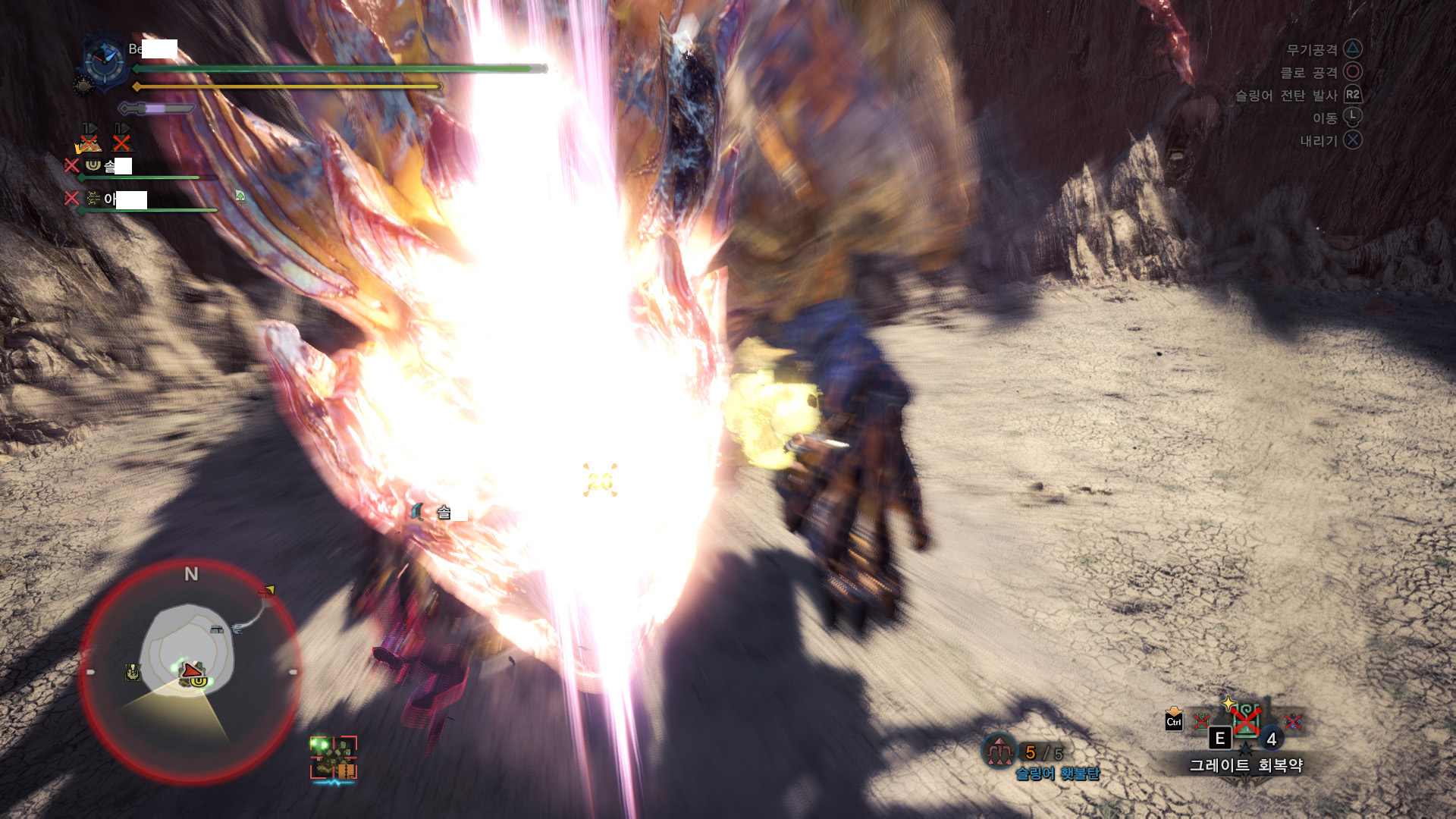The width and height of the screenshot is (1456, 819).
Task: Open the circular minimap
Action: tap(190, 671)
